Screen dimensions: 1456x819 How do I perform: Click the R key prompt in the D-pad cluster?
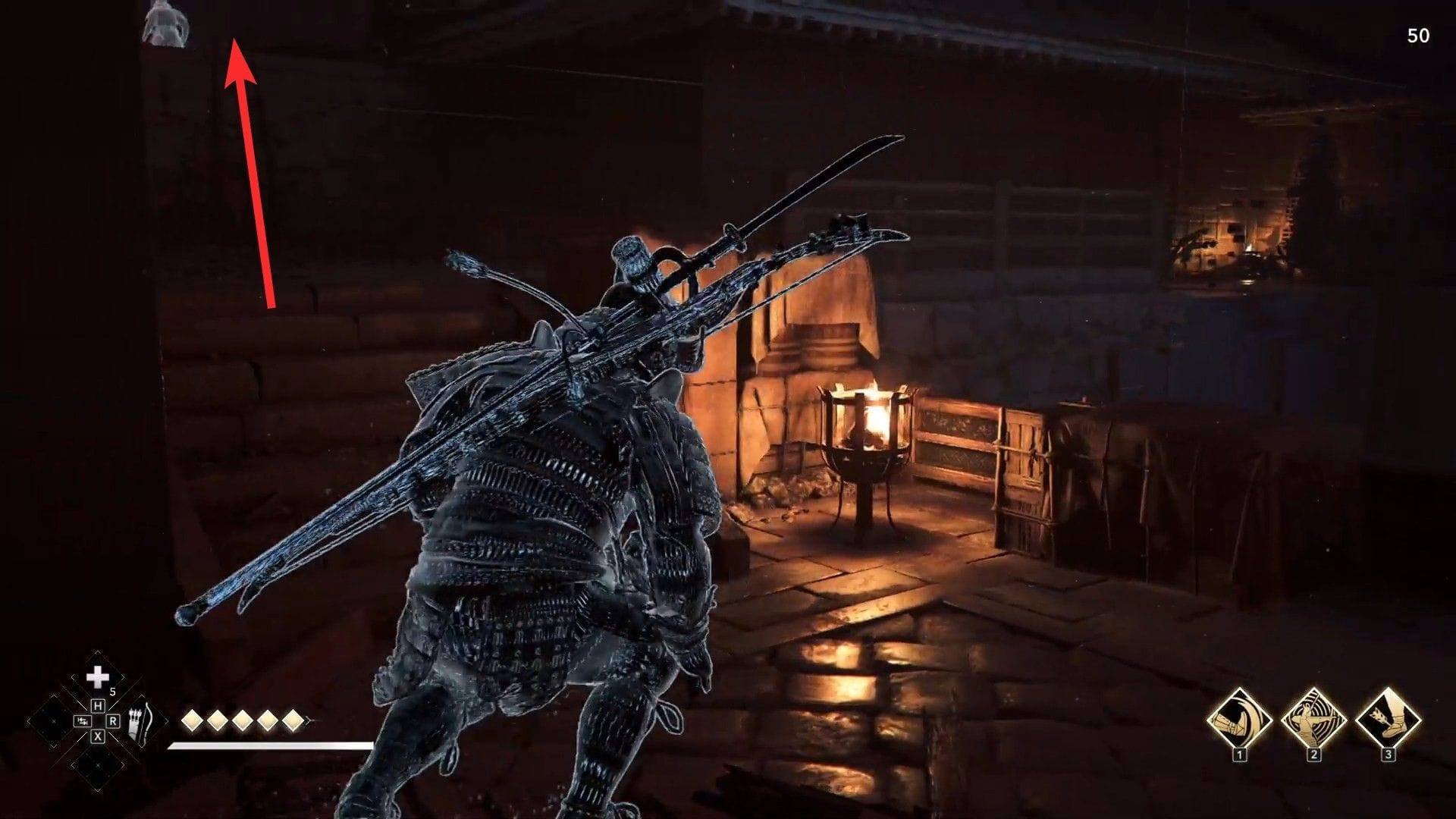113,721
